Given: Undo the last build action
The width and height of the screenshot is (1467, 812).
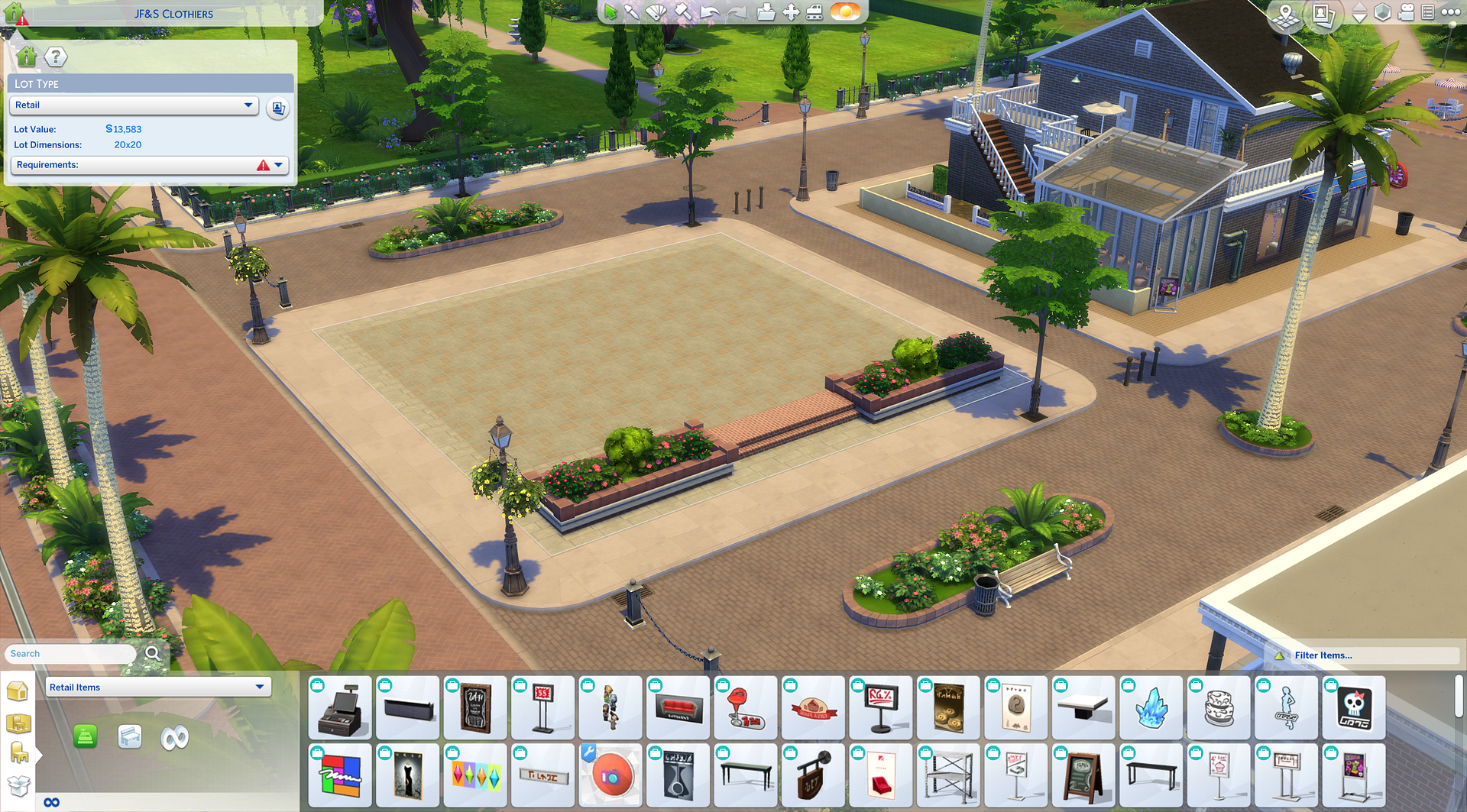Looking at the screenshot, I should click(710, 12).
